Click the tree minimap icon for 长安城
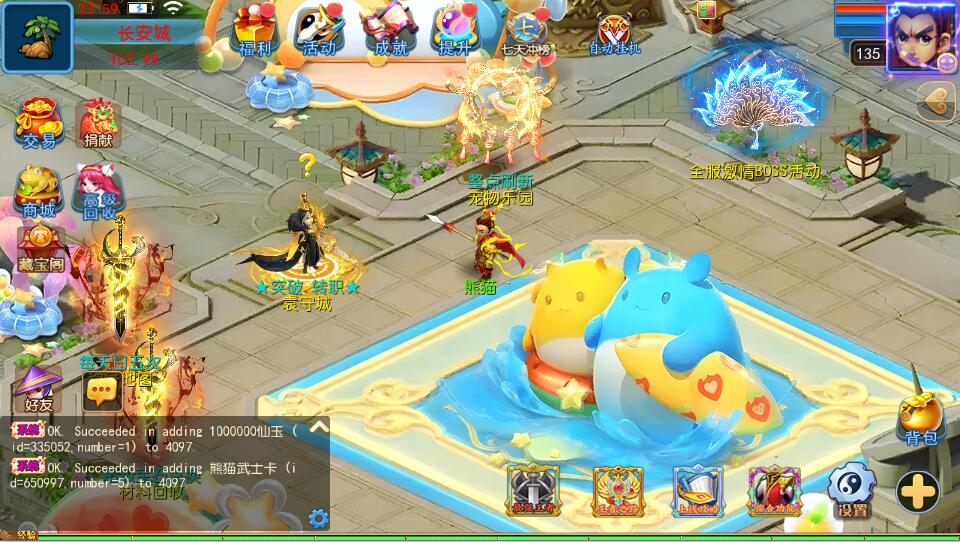The image size is (960, 542). point(37,37)
